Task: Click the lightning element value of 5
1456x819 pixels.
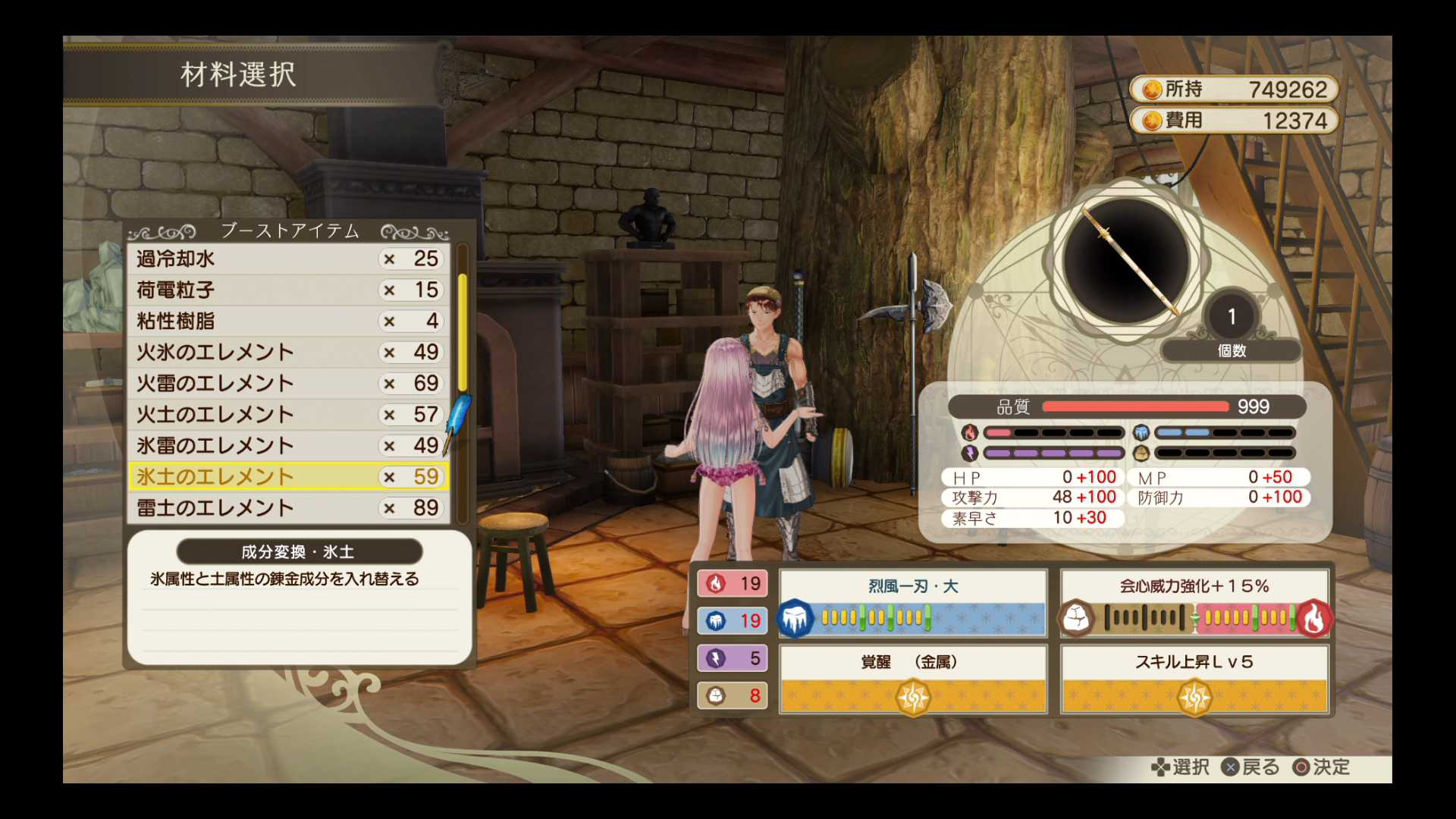Action: click(x=733, y=658)
